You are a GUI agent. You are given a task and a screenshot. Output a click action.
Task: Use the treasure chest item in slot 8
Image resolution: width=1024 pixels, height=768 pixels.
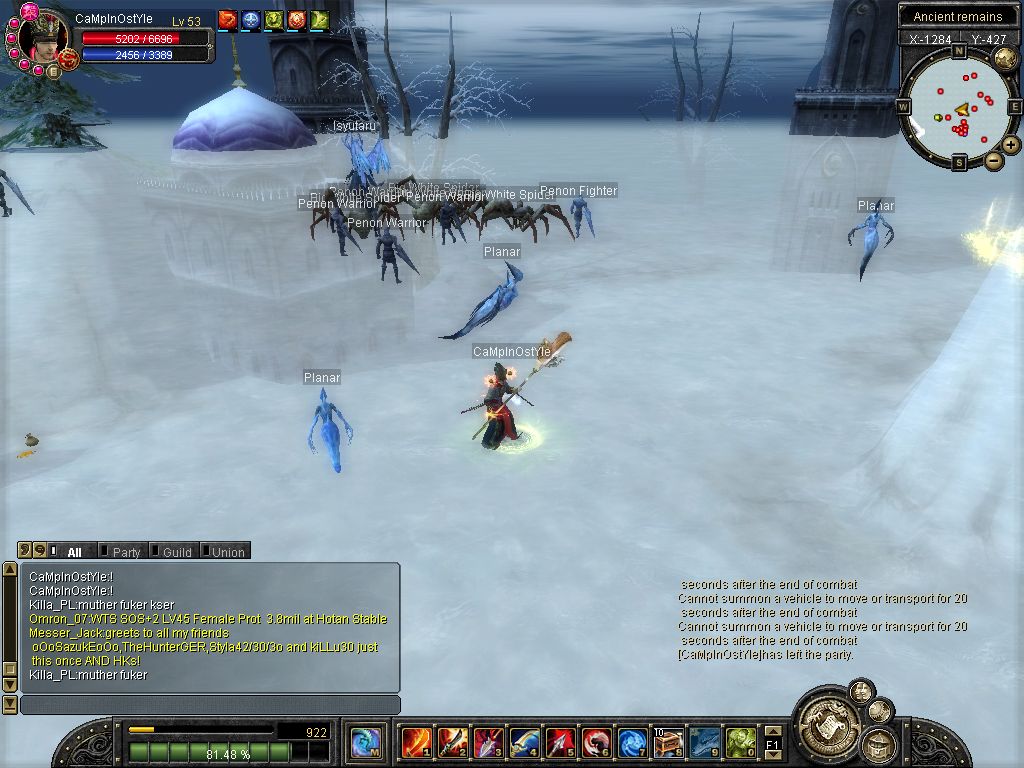tap(667, 743)
